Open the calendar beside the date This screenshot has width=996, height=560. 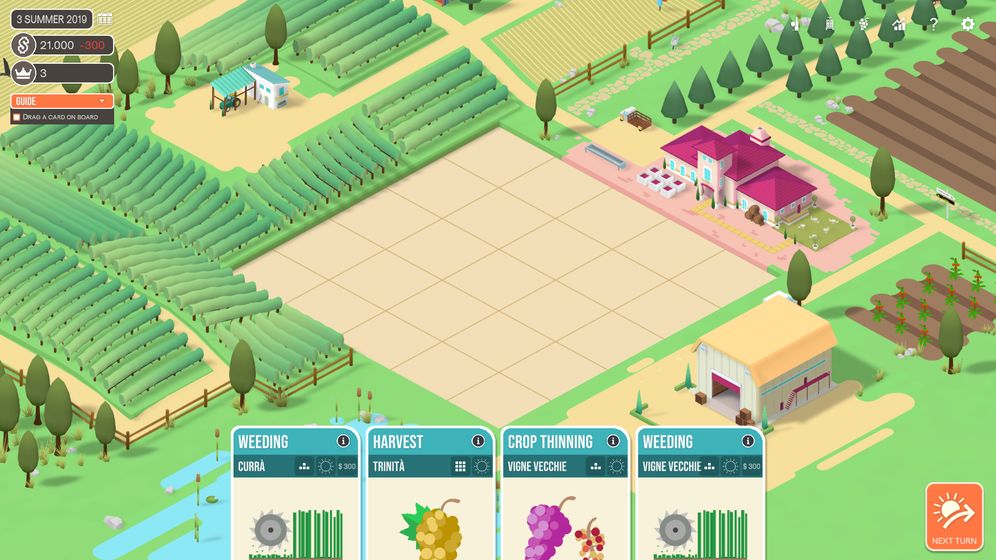(x=105, y=18)
